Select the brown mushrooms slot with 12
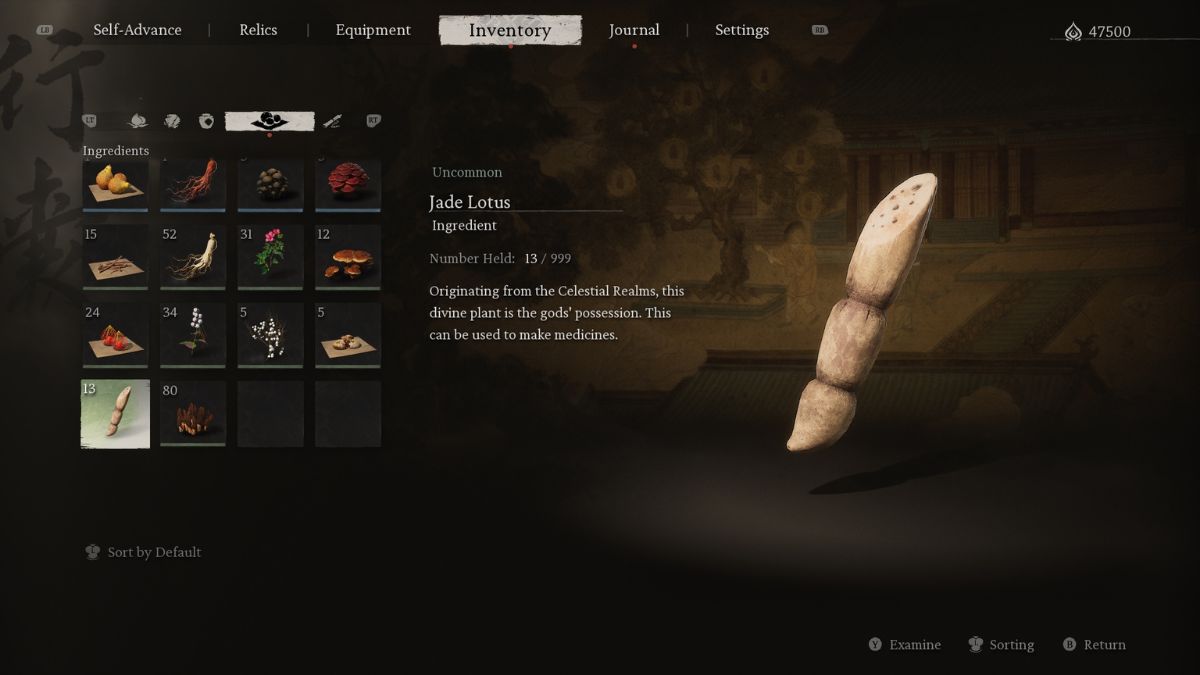This screenshot has width=1200, height=675. coord(348,258)
